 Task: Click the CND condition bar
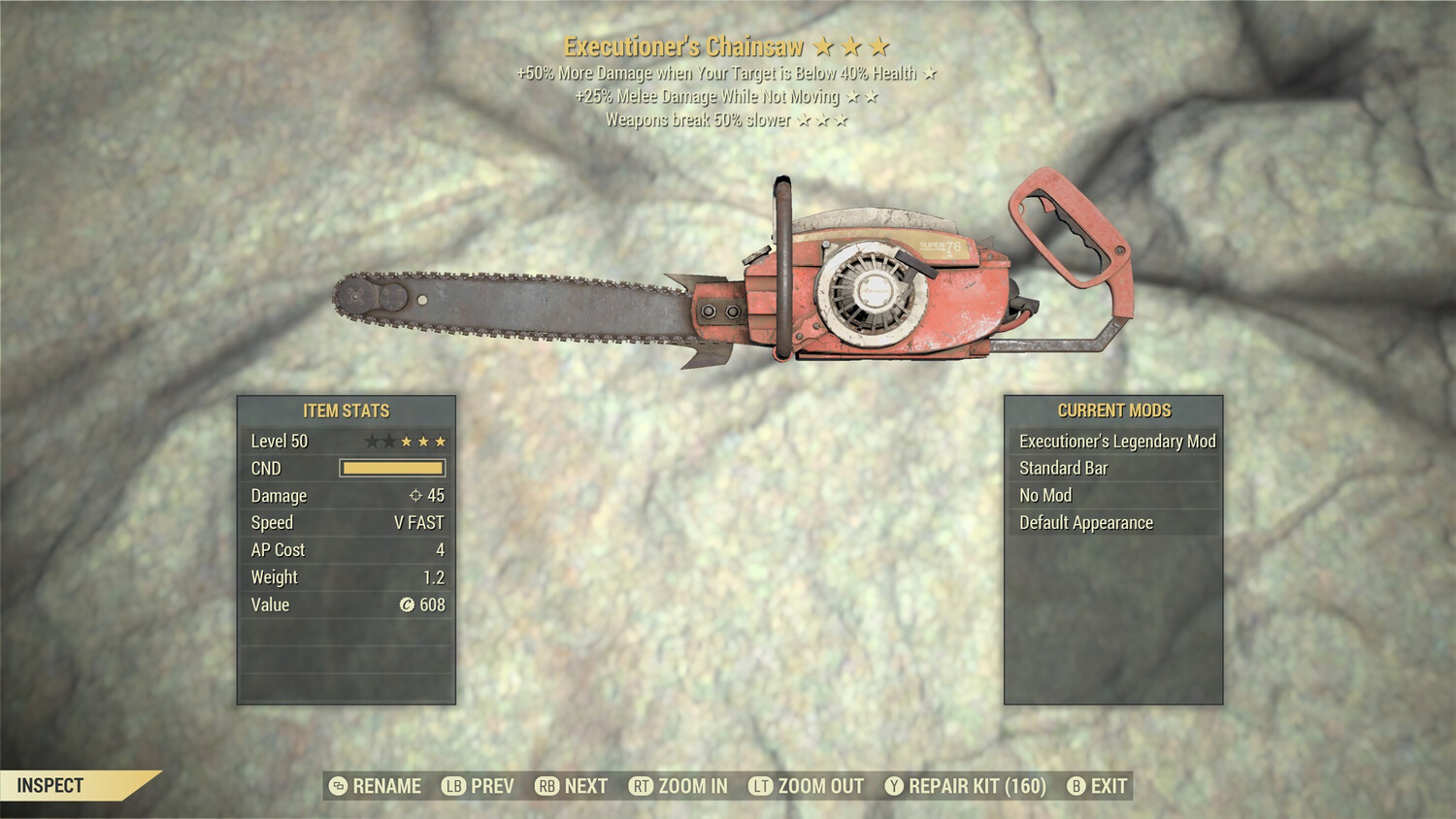[392, 468]
